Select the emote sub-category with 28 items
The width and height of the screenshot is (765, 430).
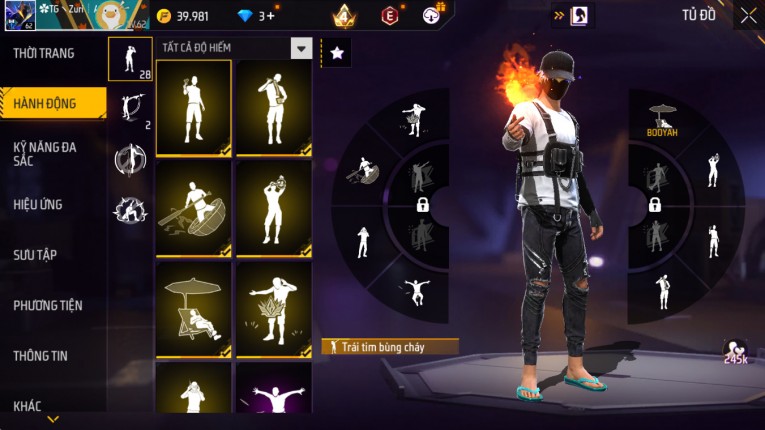point(130,59)
